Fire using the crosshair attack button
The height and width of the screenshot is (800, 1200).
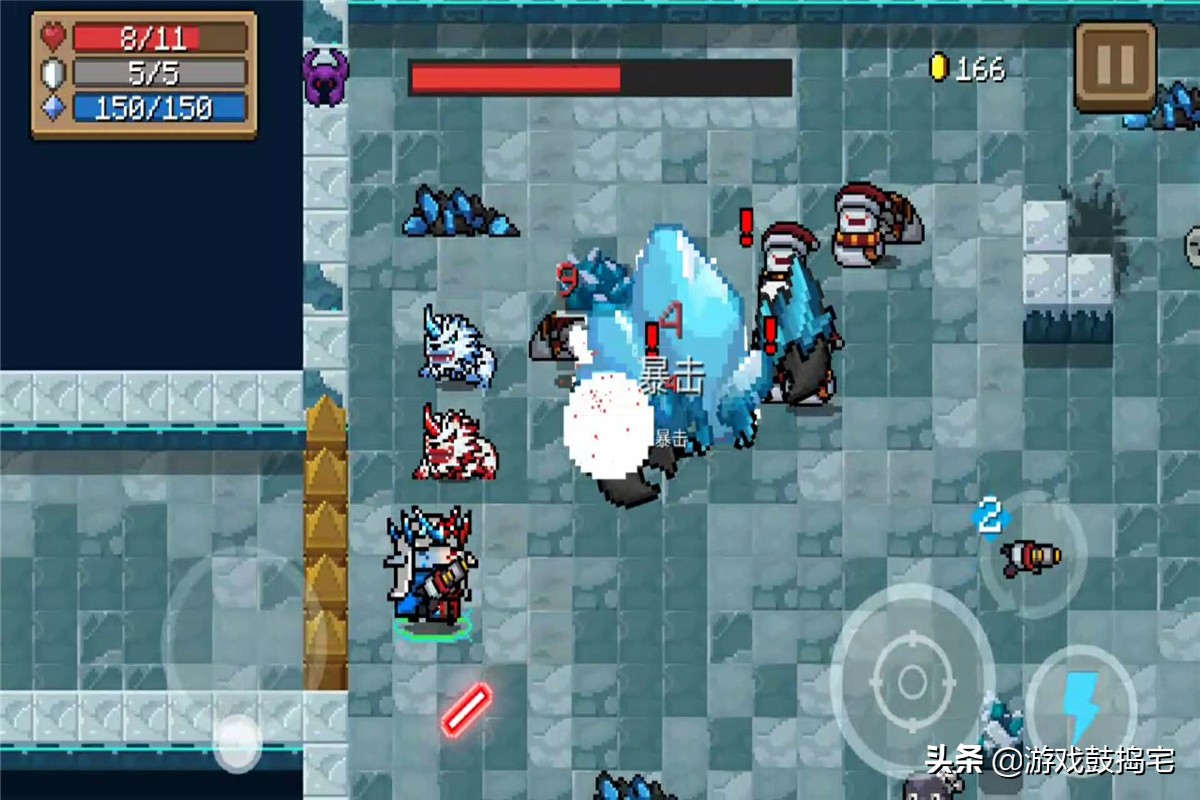[x=912, y=681]
